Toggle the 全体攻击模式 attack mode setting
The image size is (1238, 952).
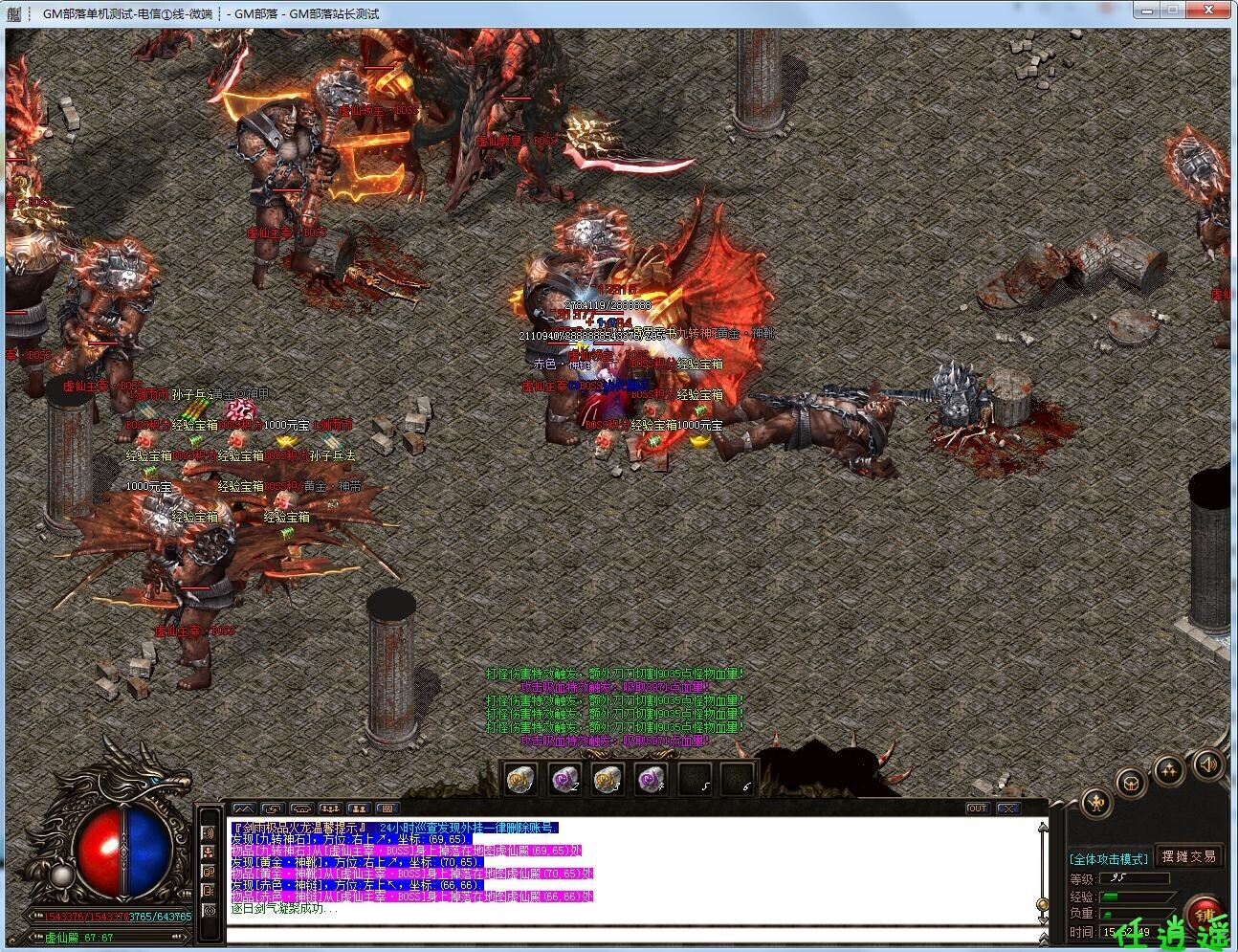point(1110,857)
